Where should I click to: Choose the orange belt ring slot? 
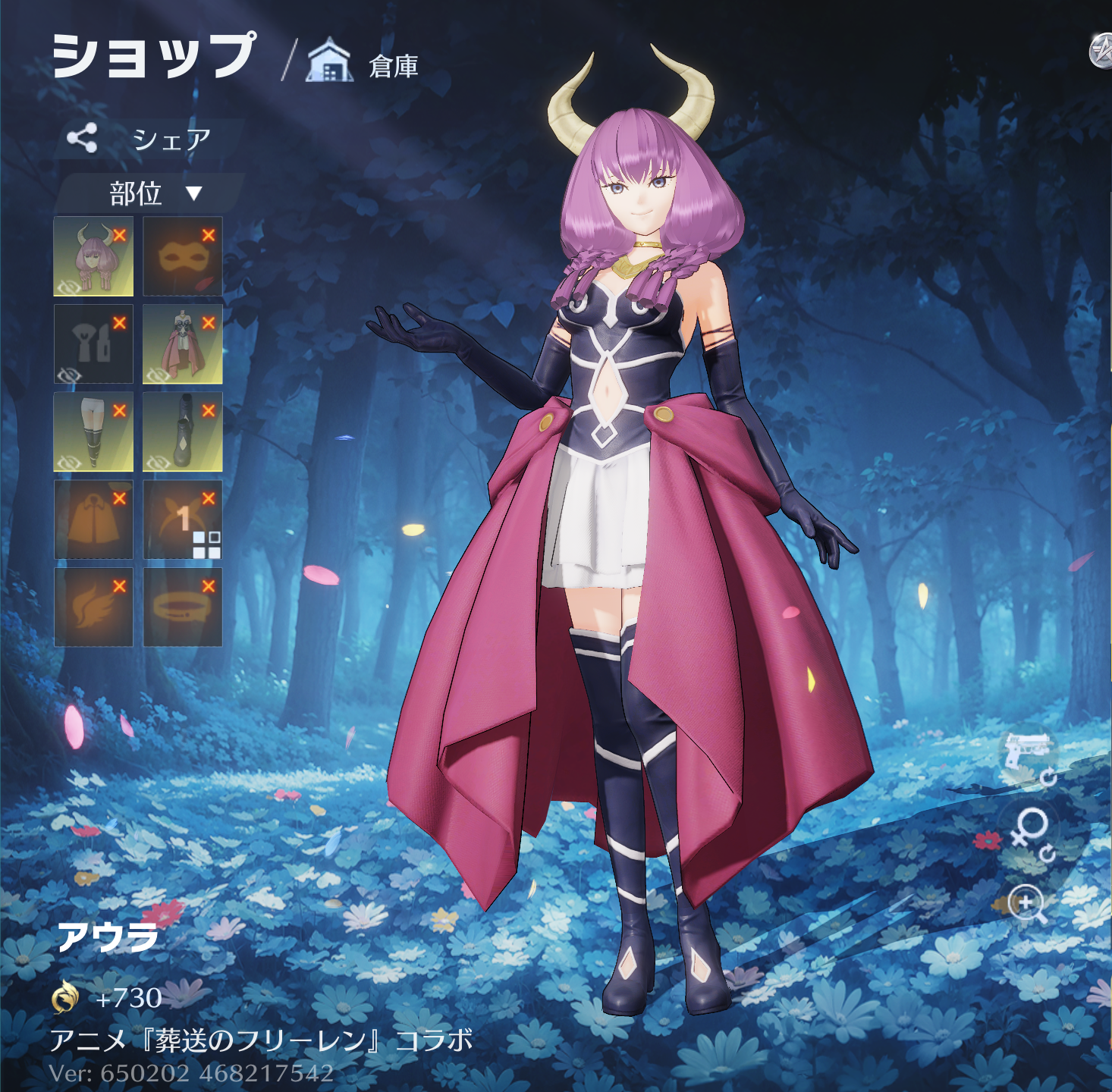(182, 607)
